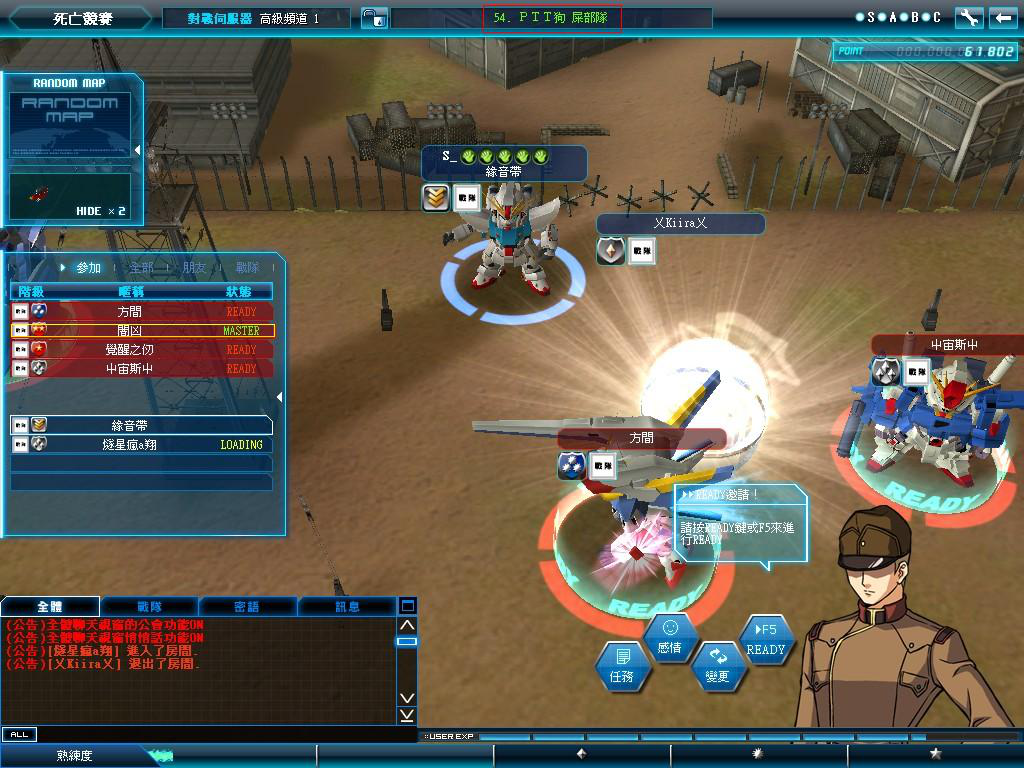Click the F5 READY button

(x=766, y=639)
